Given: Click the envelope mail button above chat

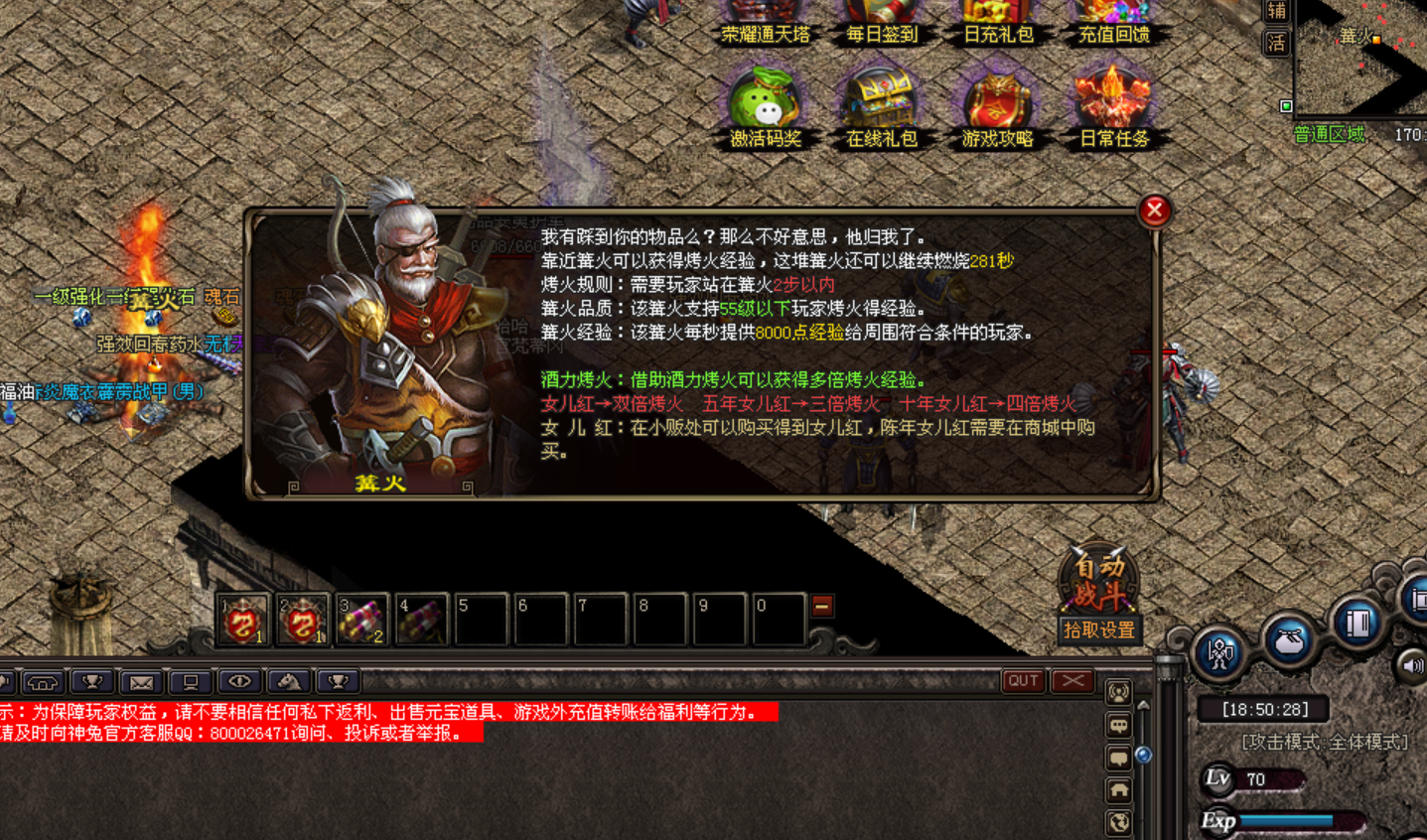Looking at the screenshot, I should pos(141,682).
